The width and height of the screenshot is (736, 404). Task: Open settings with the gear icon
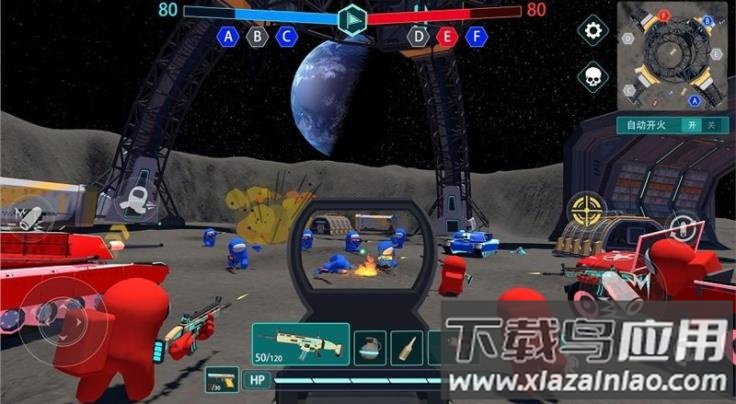point(594,31)
